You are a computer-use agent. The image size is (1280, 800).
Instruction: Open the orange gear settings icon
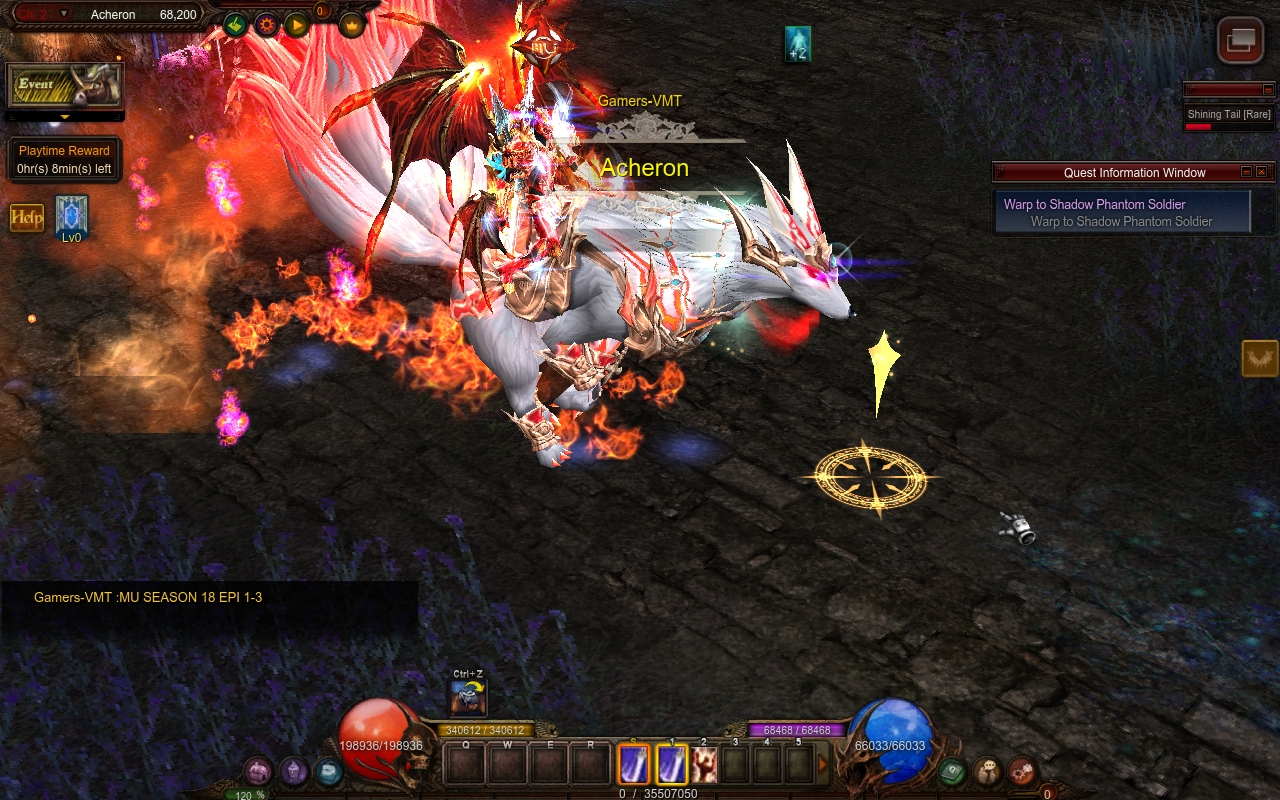266,24
